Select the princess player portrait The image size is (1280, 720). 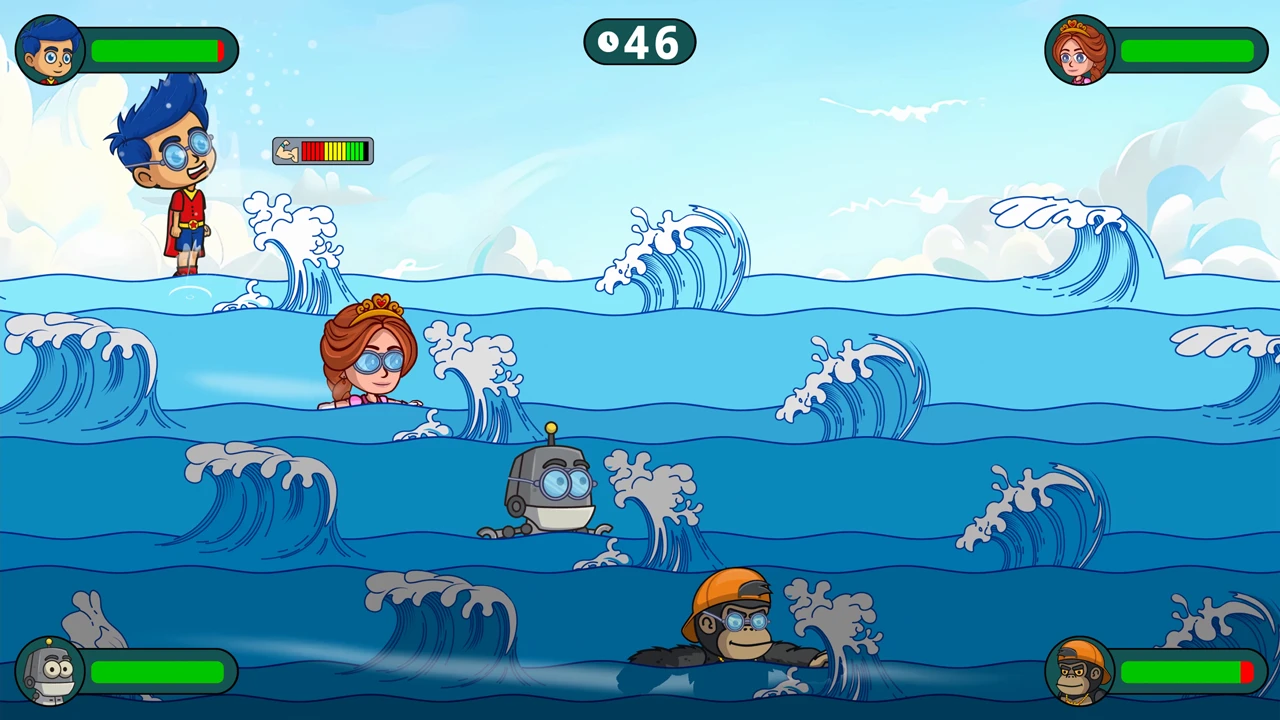click(x=1078, y=51)
